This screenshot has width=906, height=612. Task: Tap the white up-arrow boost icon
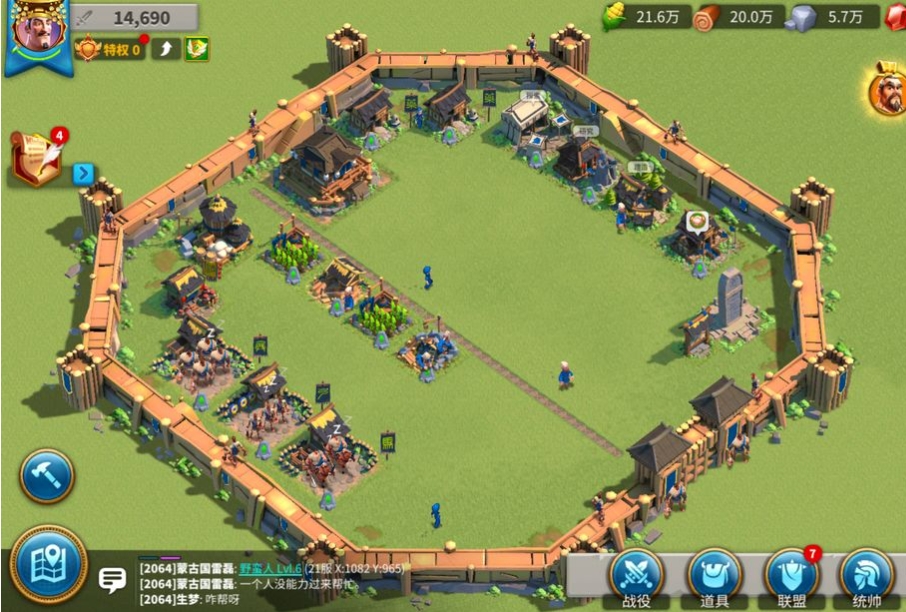coord(165,48)
